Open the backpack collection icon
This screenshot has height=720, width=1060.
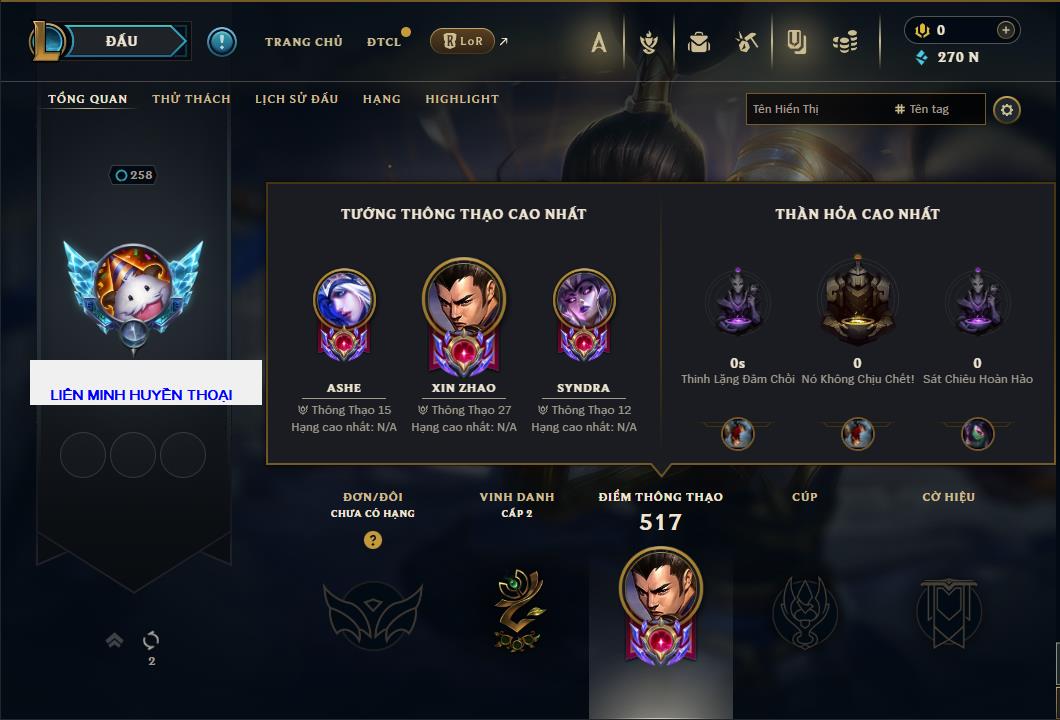(x=698, y=42)
